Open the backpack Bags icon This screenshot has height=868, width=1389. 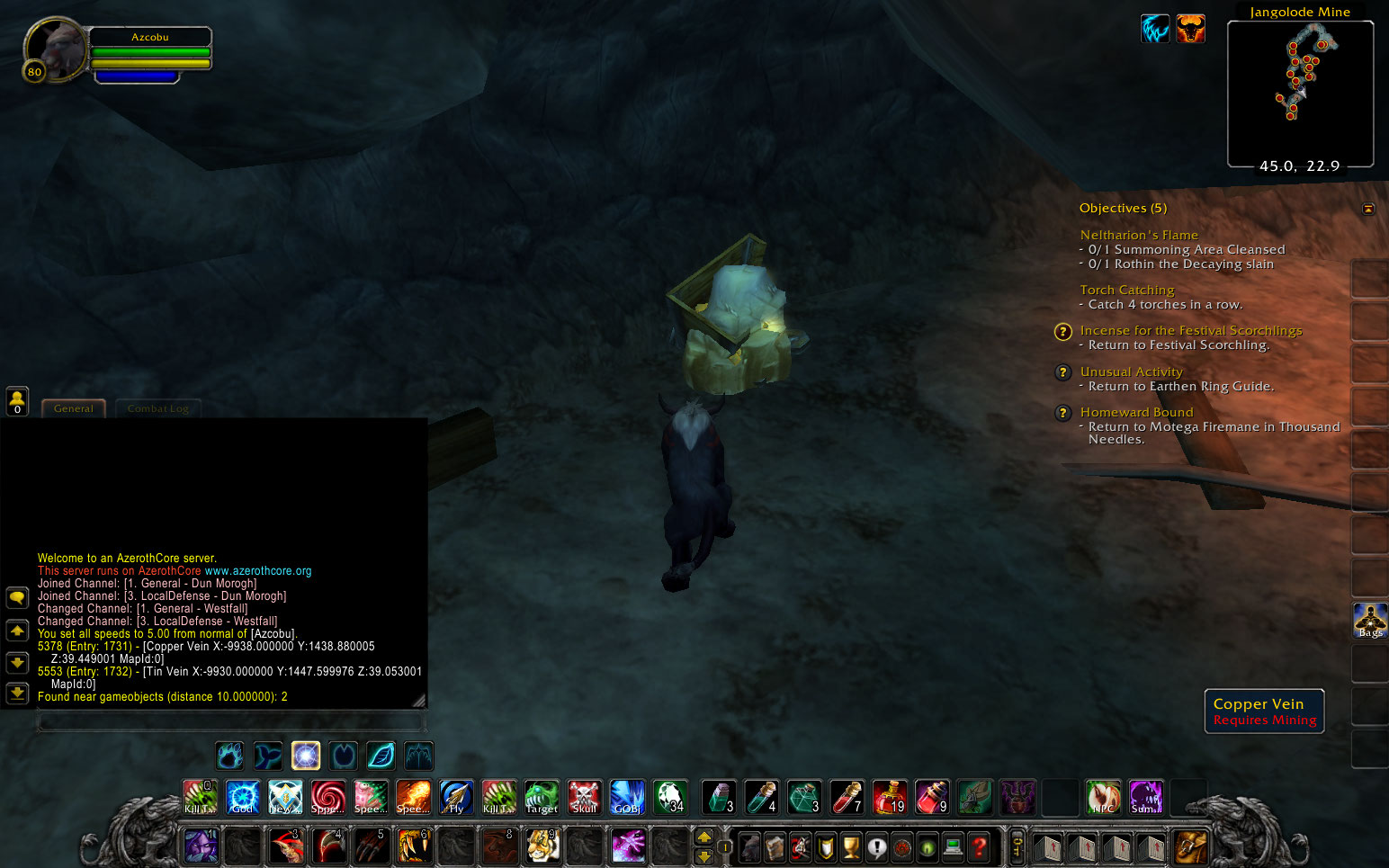1367,619
